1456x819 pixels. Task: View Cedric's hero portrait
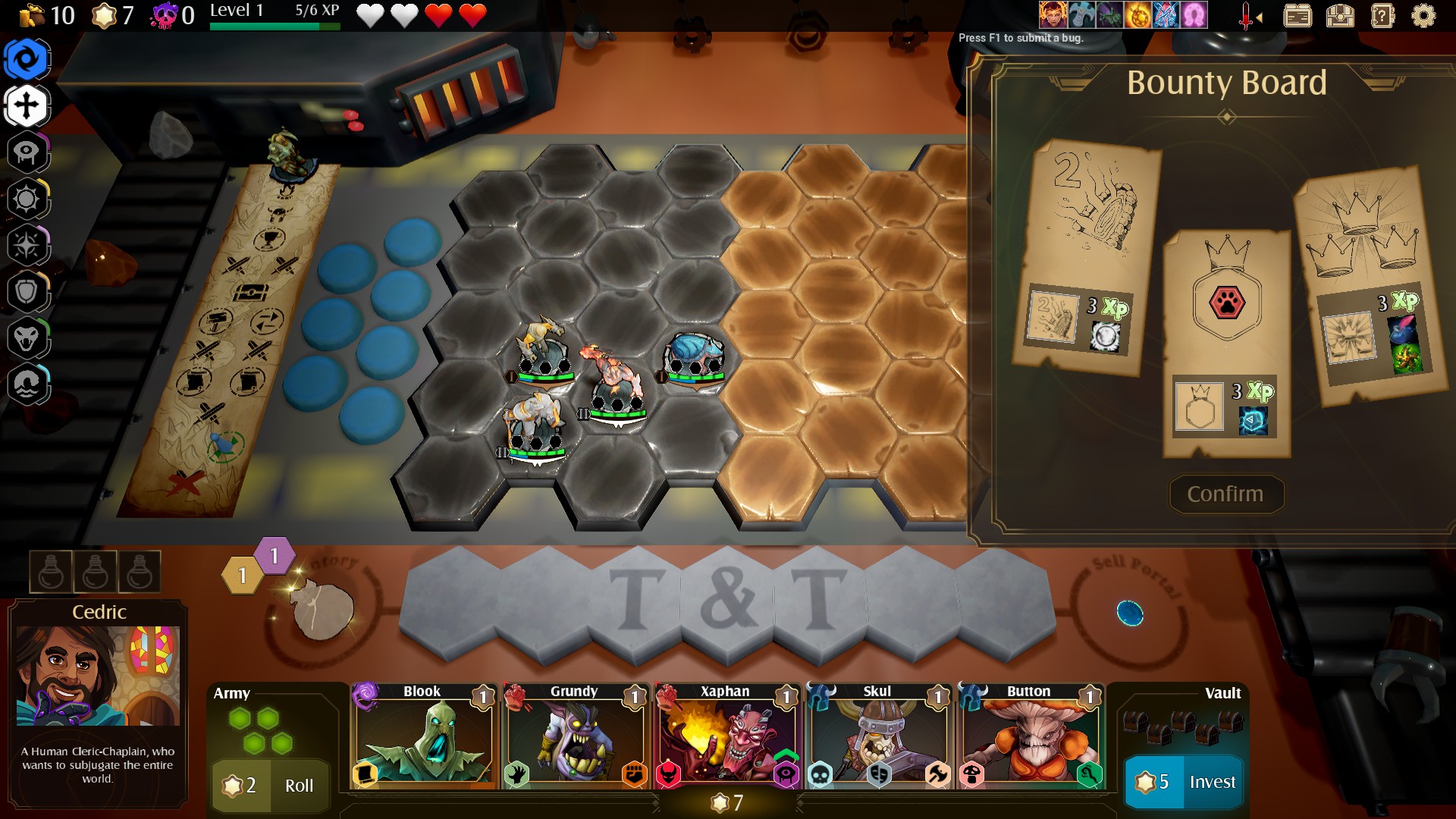pyautogui.click(x=98, y=675)
